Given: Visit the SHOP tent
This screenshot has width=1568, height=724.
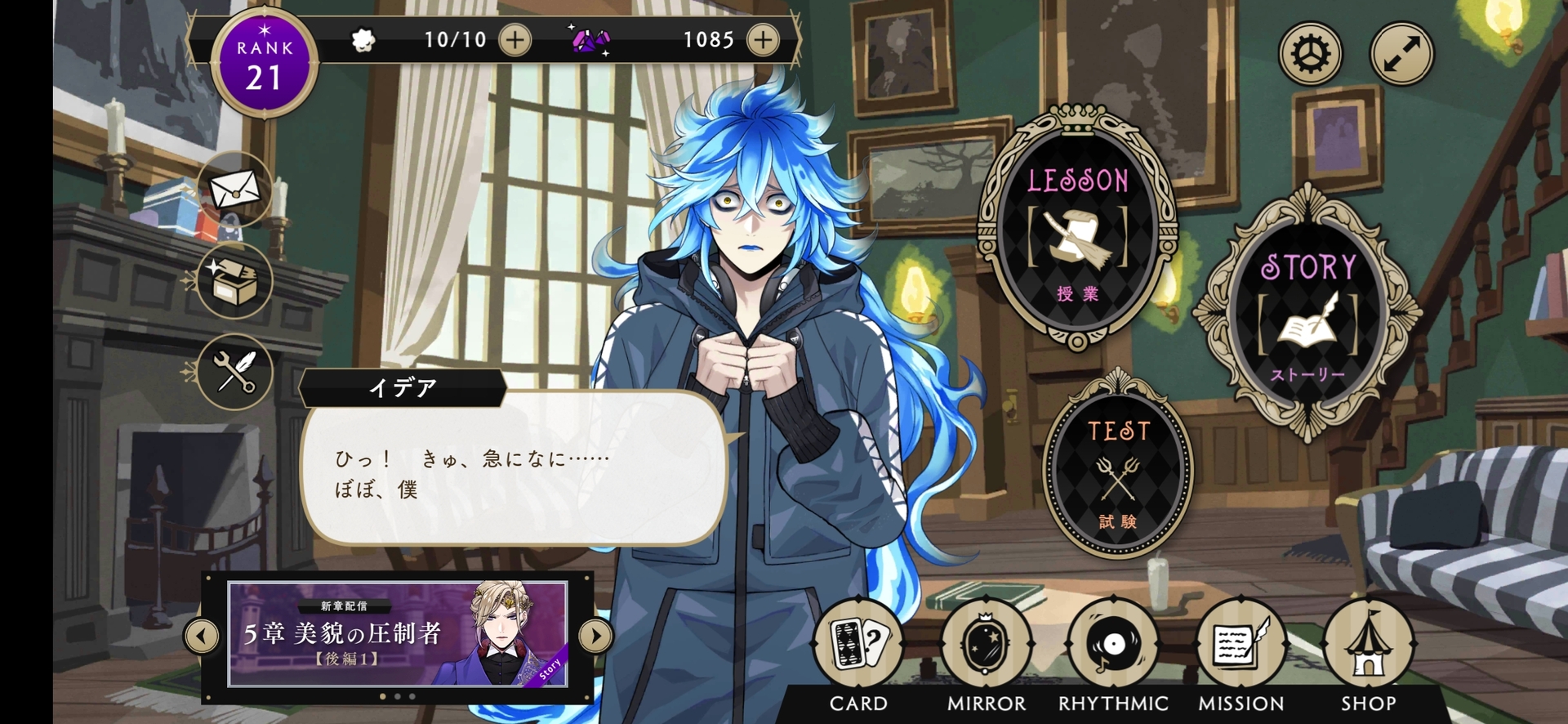Looking at the screenshot, I should coord(1368,646).
